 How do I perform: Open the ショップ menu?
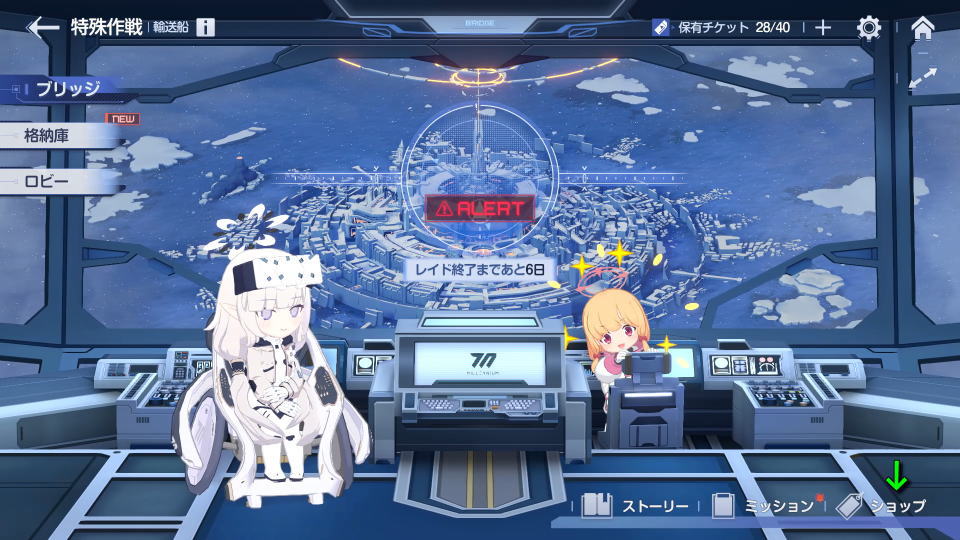click(882, 506)
